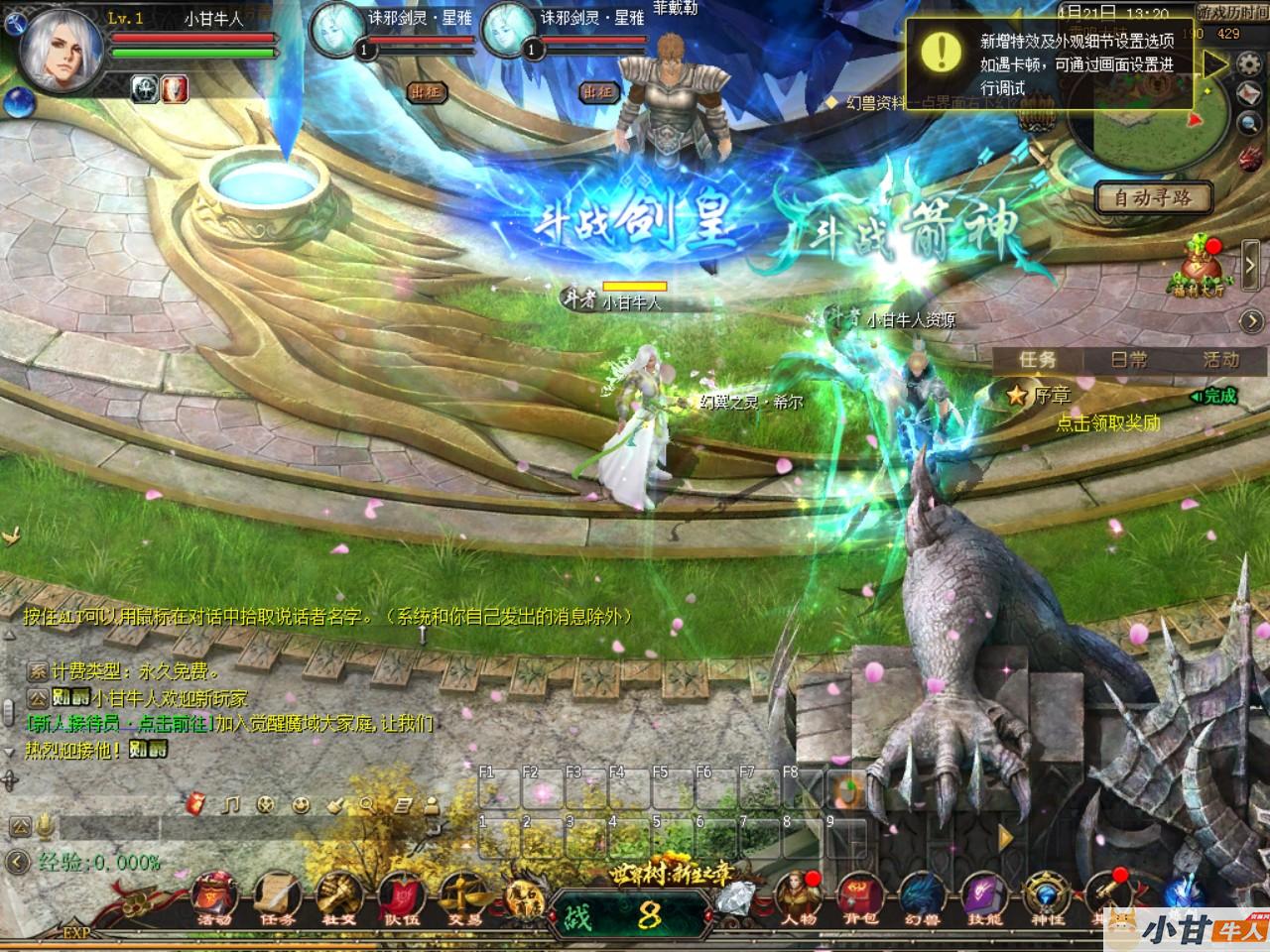
Task: Open the 福利大厅 welfare hall icon
Action: pos(1203,268)
